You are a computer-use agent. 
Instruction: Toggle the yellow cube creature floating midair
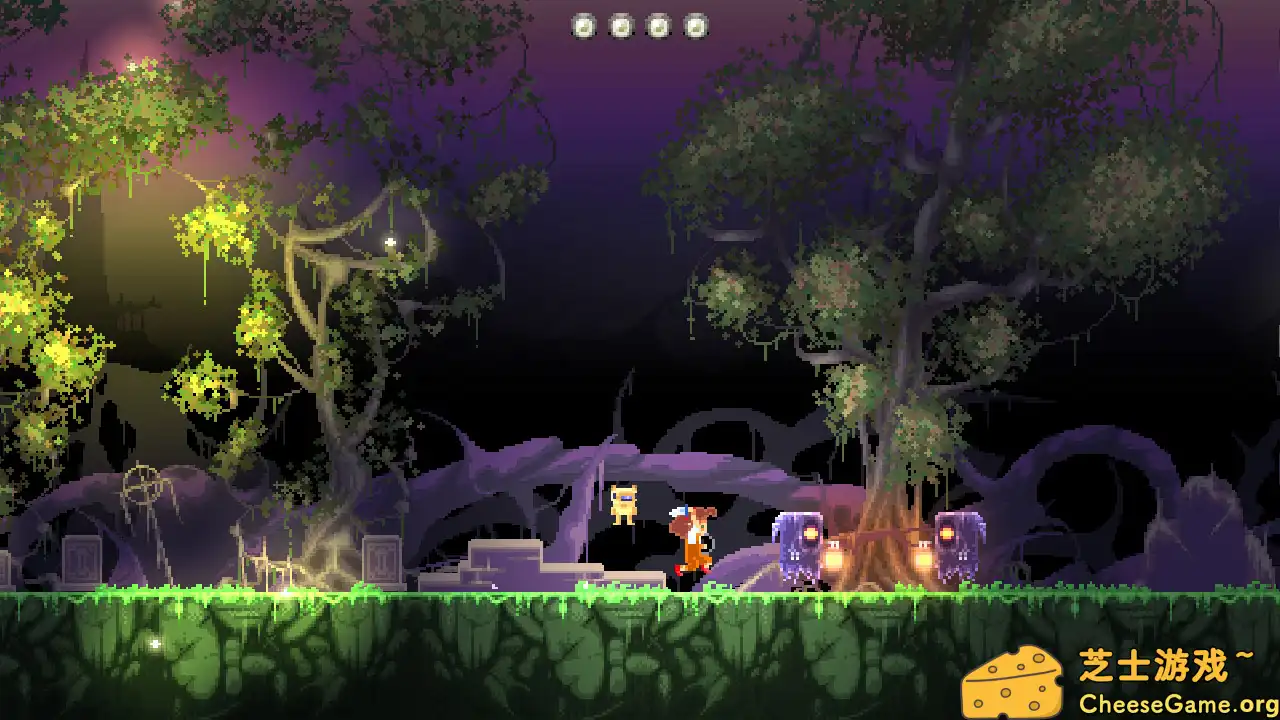[624, 500]
